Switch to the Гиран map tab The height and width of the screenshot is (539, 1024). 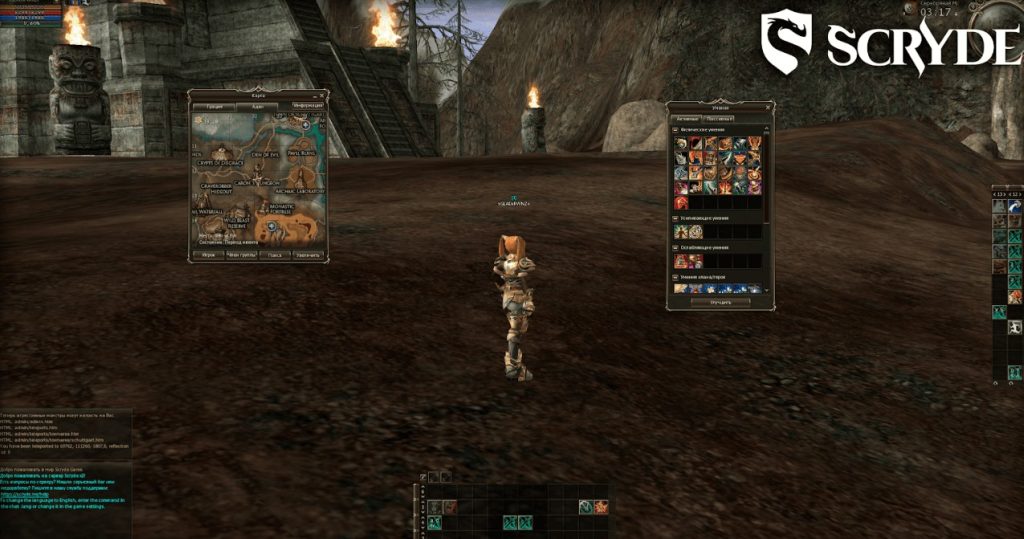(214, 105)
